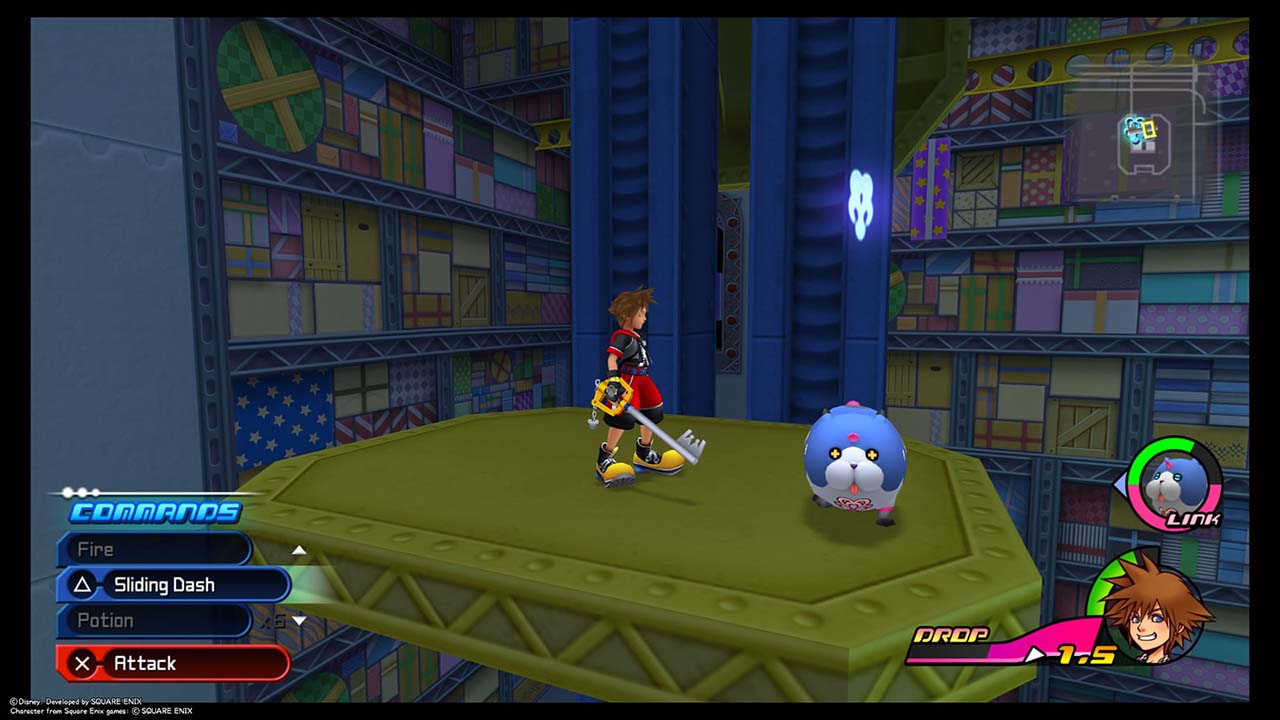Choose the Sliding Dash command
The width and height of the screenshot is (1280, 720).
click(x=173, y=585)
